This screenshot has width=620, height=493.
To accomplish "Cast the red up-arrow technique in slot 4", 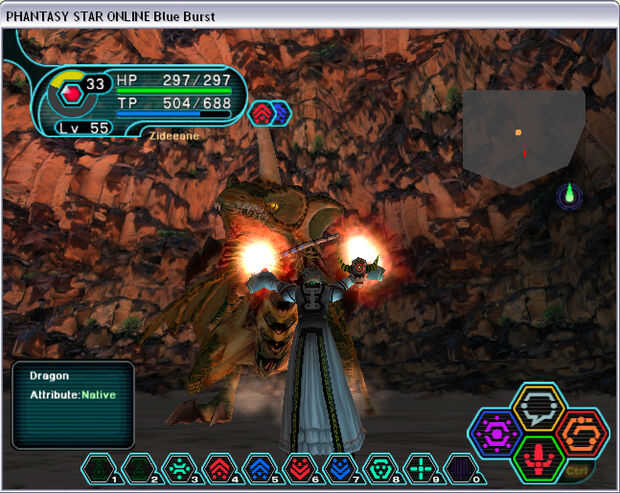I will coord(220,468).
